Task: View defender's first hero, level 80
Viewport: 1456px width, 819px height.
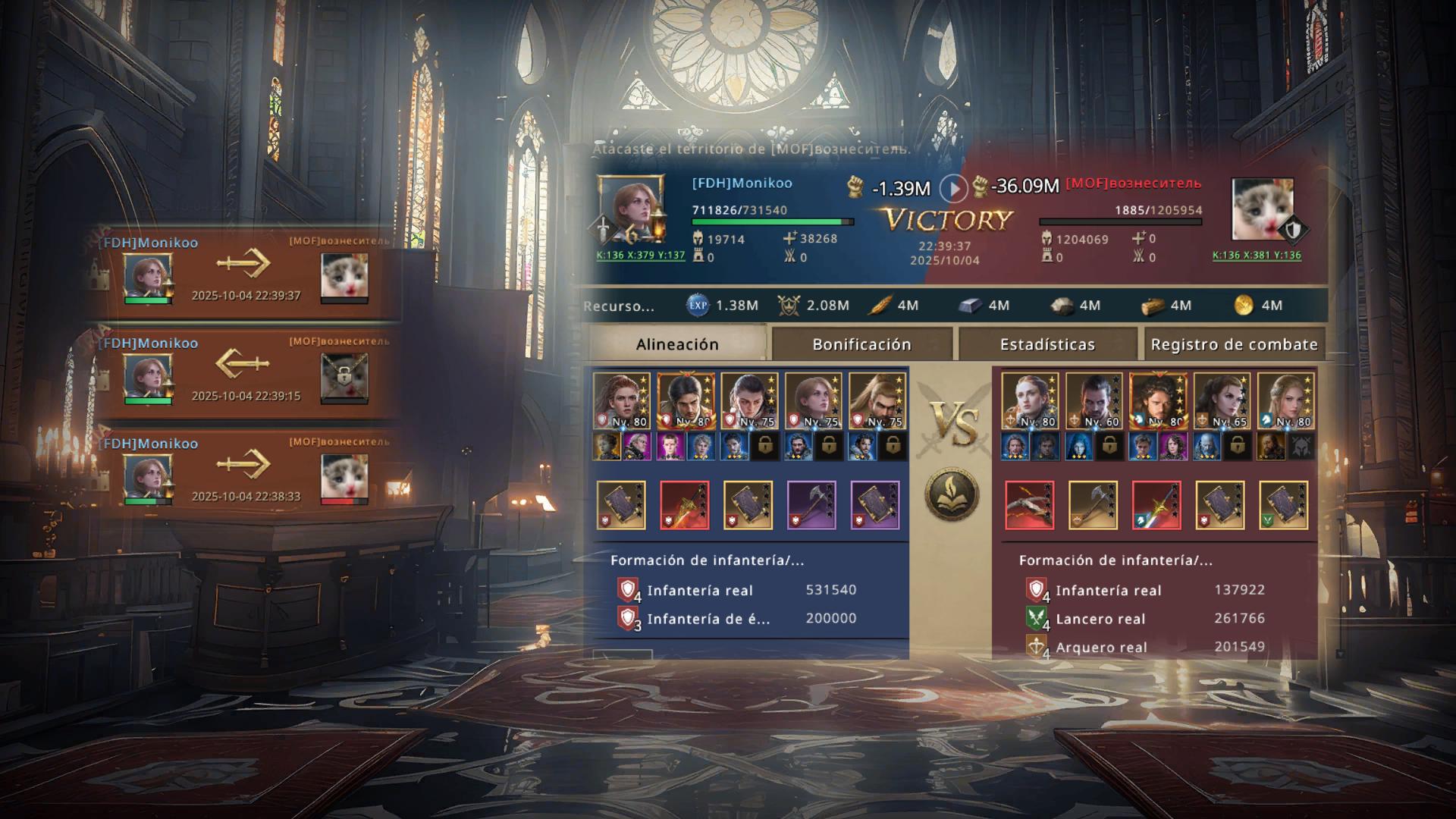Action: tap(1029, 401)
